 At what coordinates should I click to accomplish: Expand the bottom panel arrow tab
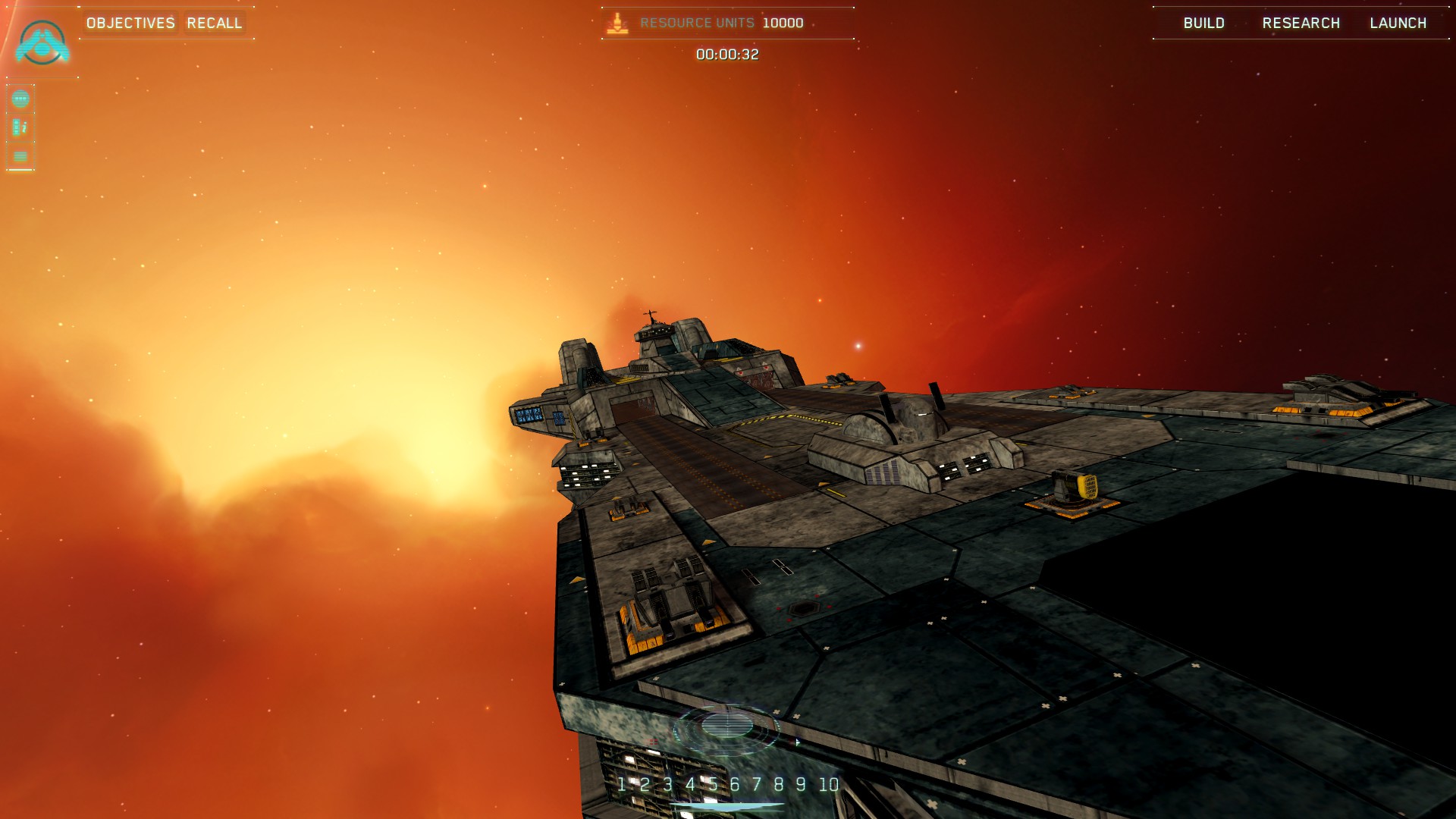click(x=726, y=808)
